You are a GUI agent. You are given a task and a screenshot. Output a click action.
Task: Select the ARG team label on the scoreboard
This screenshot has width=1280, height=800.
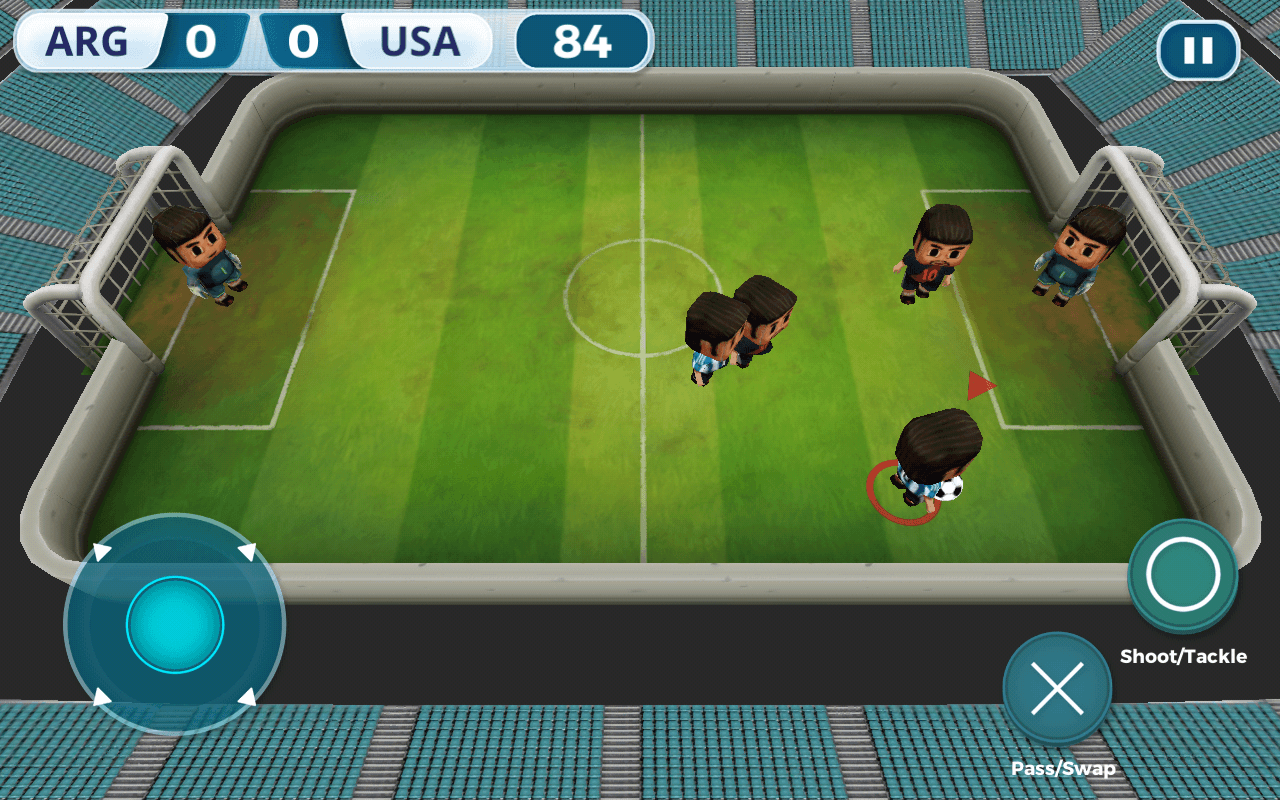point(88,42)
